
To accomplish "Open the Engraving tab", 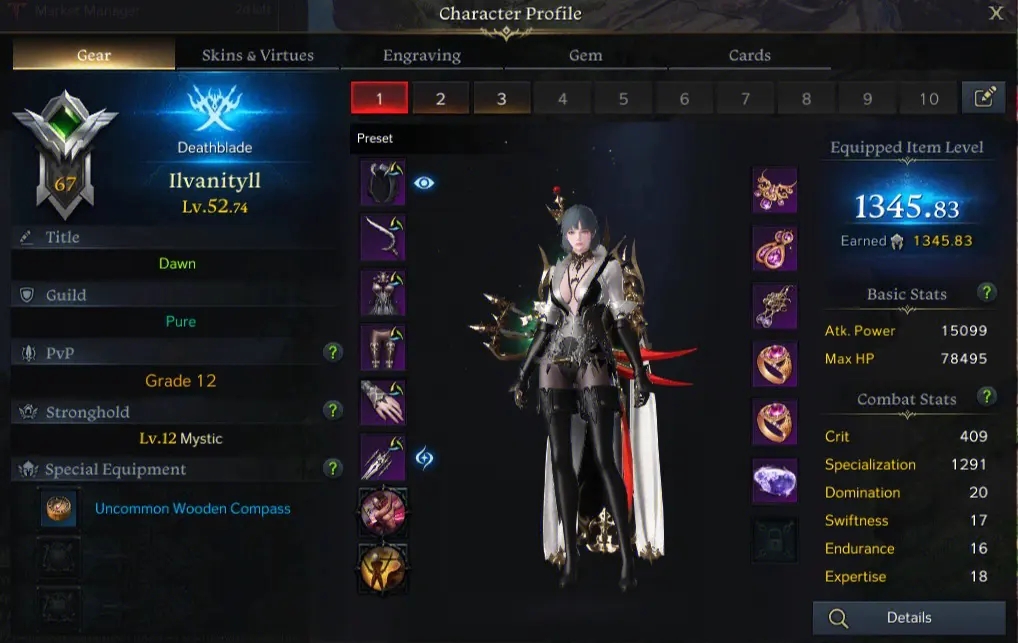I will (x=422, y=55).
